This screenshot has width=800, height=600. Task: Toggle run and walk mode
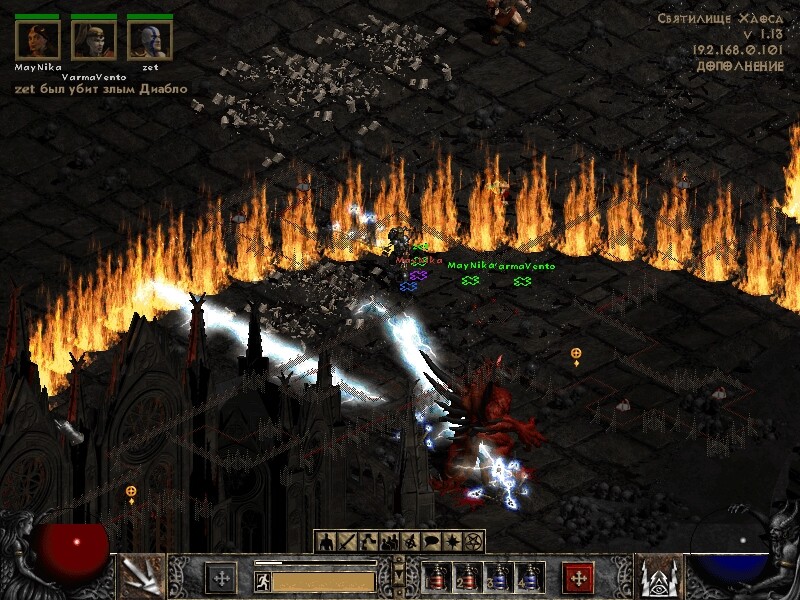point(262,581)
